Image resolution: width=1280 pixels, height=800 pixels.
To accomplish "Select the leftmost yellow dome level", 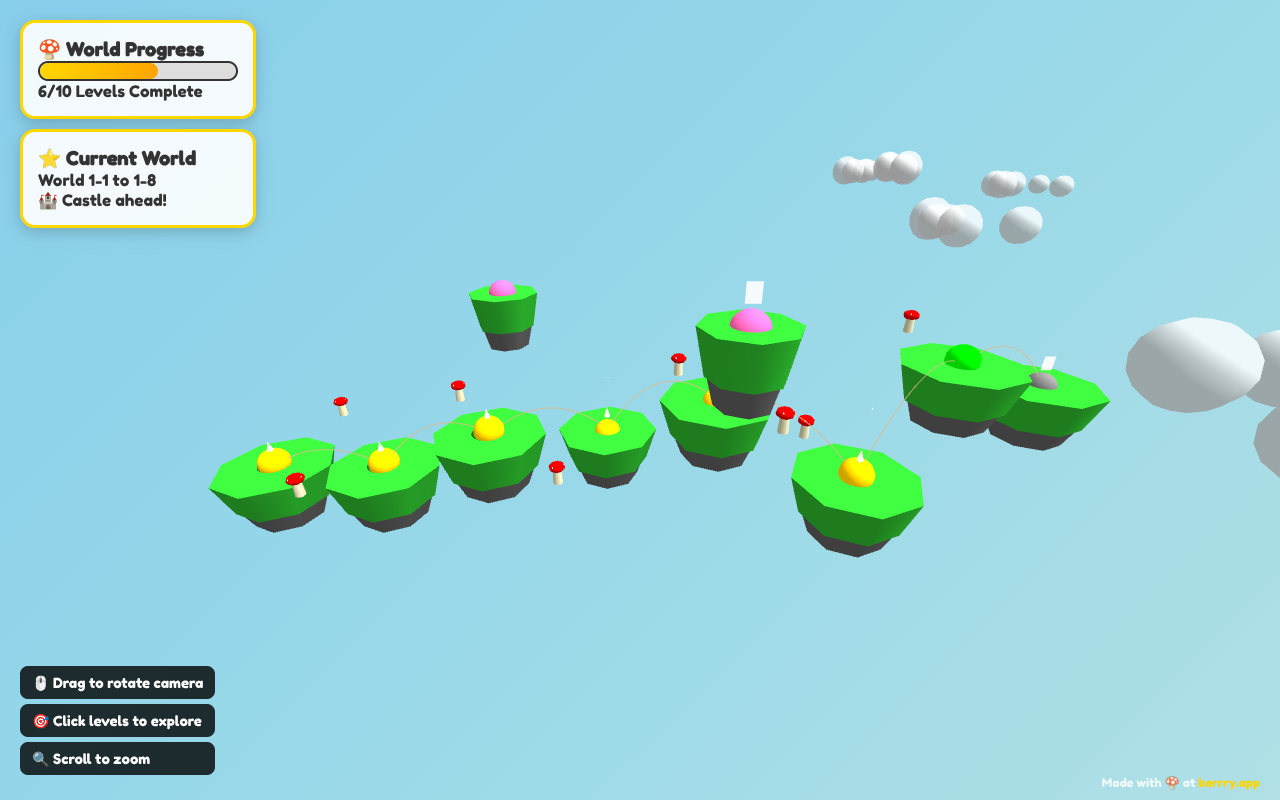I will pyautogui.click(x=272, y=458).
